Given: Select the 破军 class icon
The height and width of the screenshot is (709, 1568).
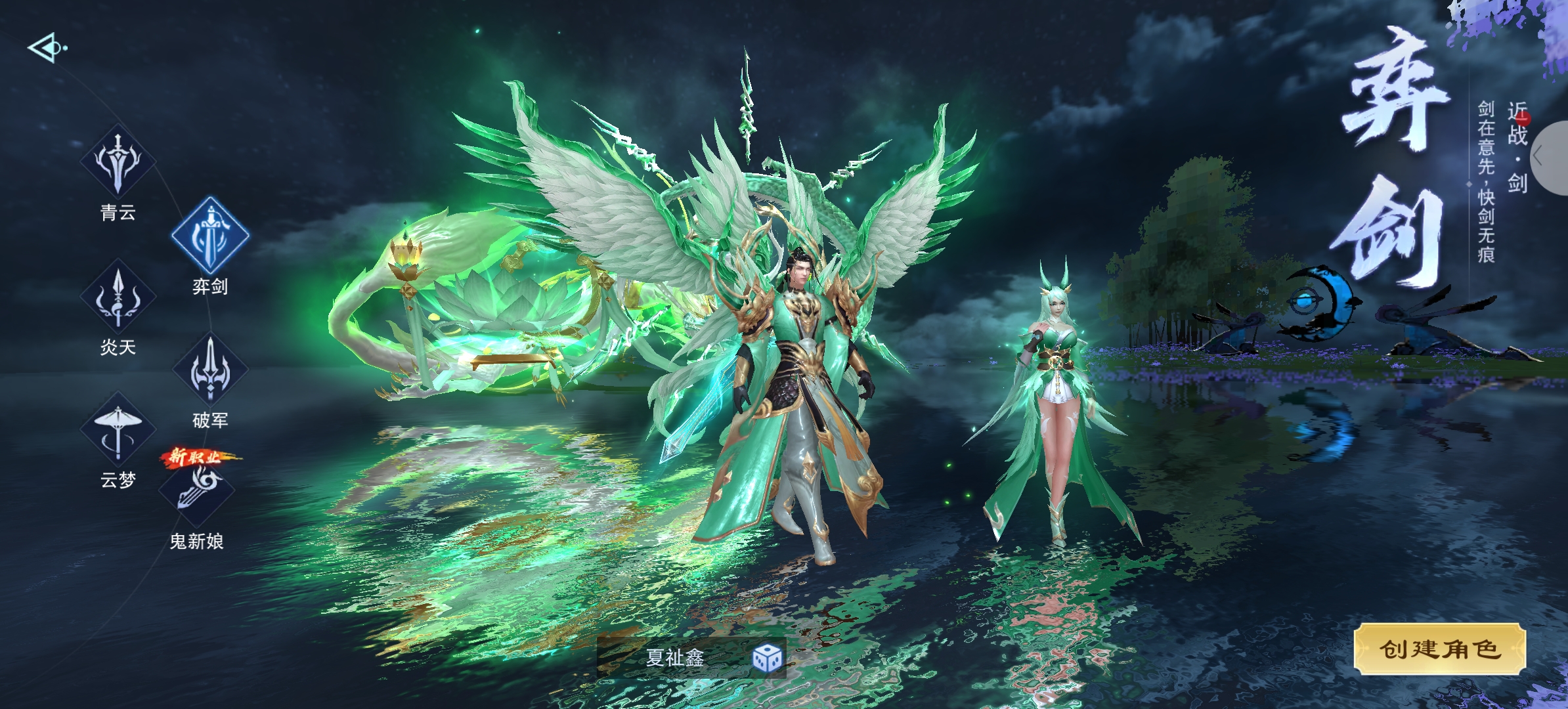Looking at the screenshot, I should click(210, 369).
